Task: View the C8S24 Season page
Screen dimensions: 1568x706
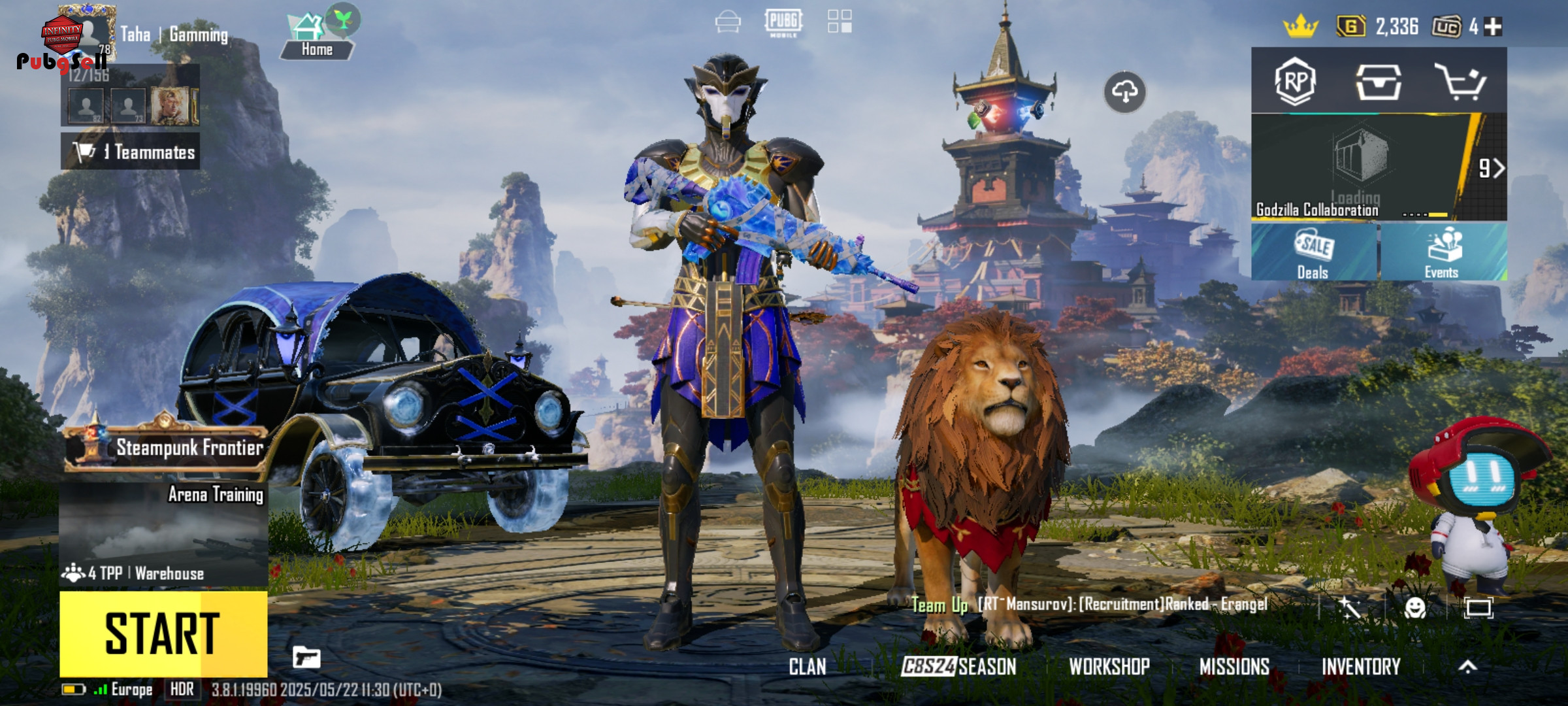Action: click(x=958, y=667)
